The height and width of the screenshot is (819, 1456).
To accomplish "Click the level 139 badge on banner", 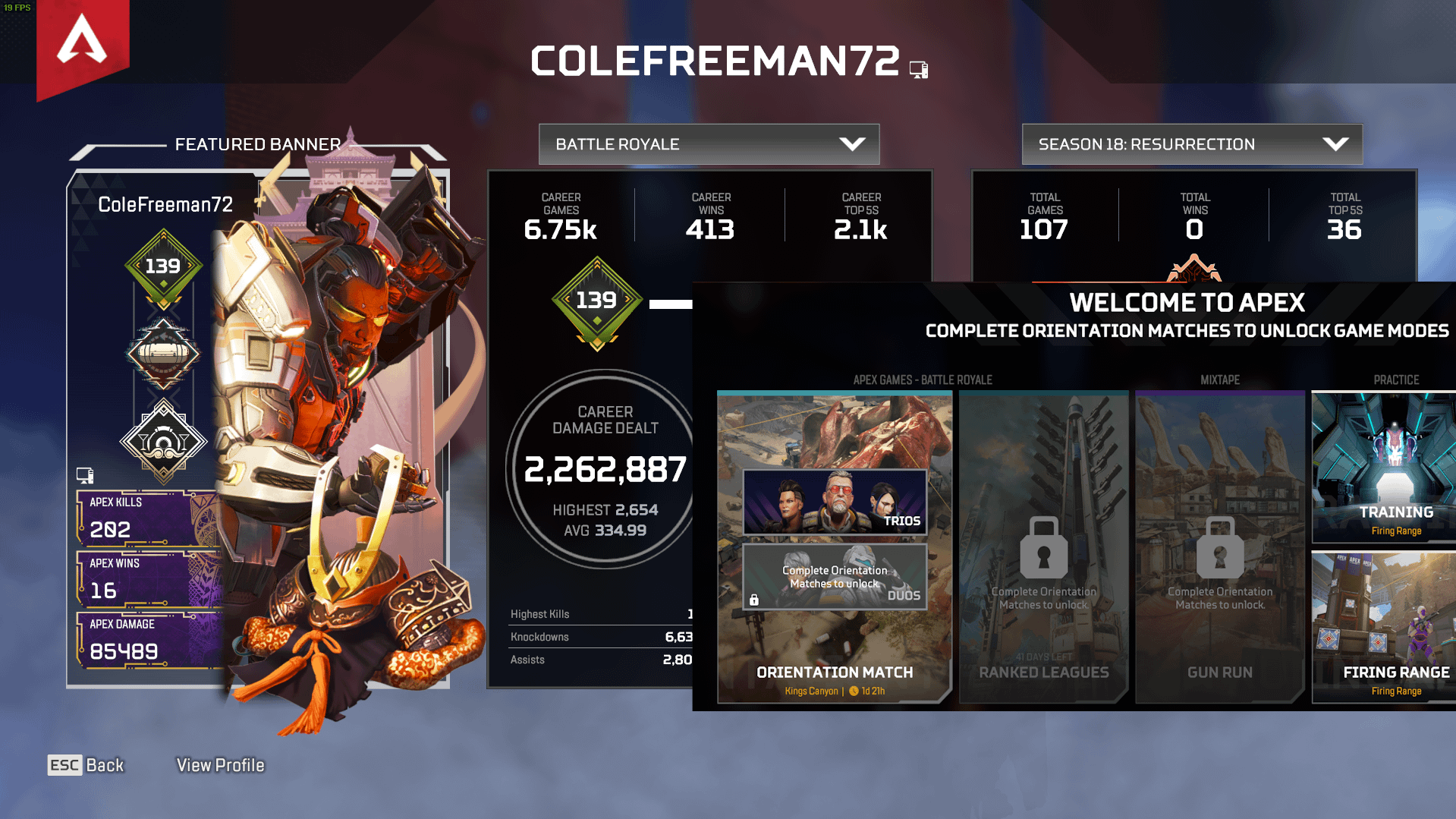I will pyautogui.click(x=163, y=267).
